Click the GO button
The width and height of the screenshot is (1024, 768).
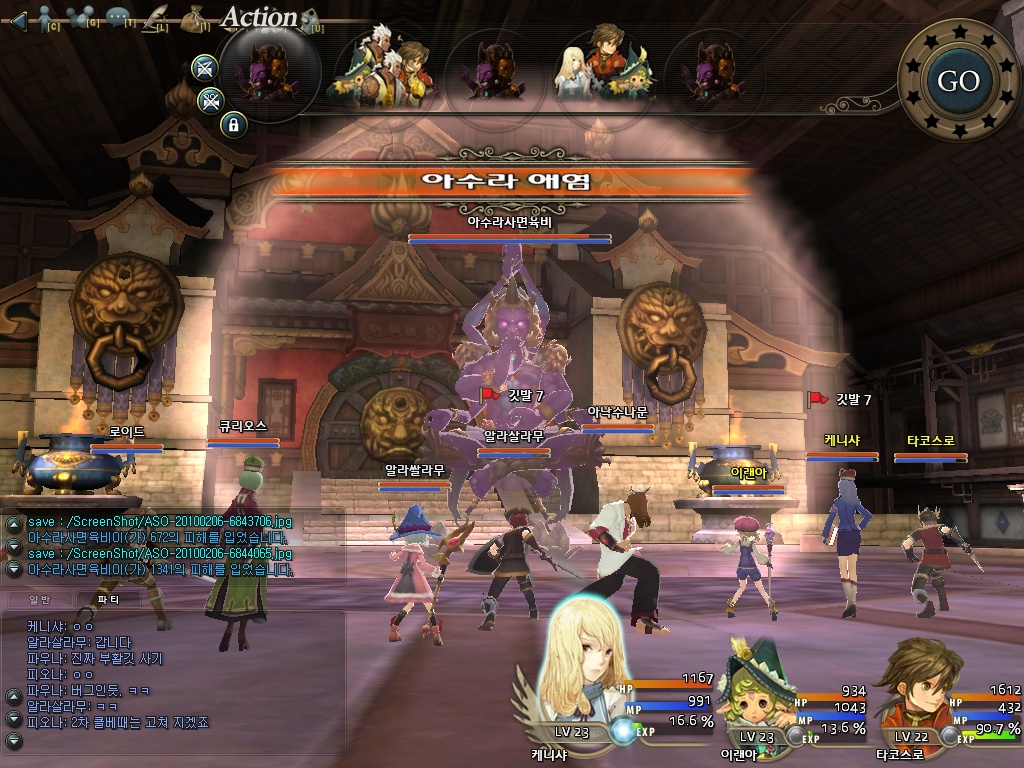pyautogui.click(x=958, y=81)
